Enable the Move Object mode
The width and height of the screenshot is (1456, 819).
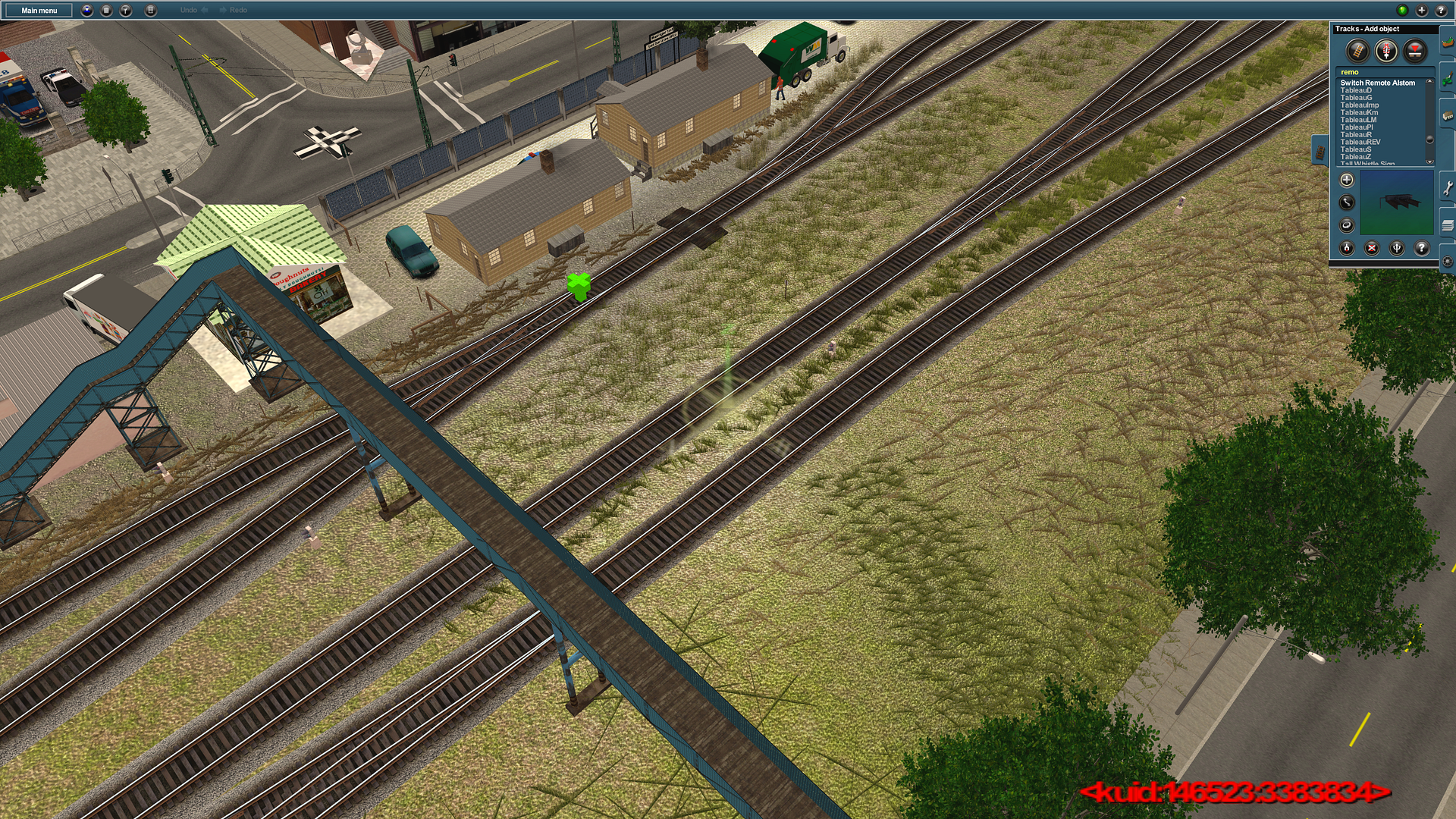coord(1347,201)
